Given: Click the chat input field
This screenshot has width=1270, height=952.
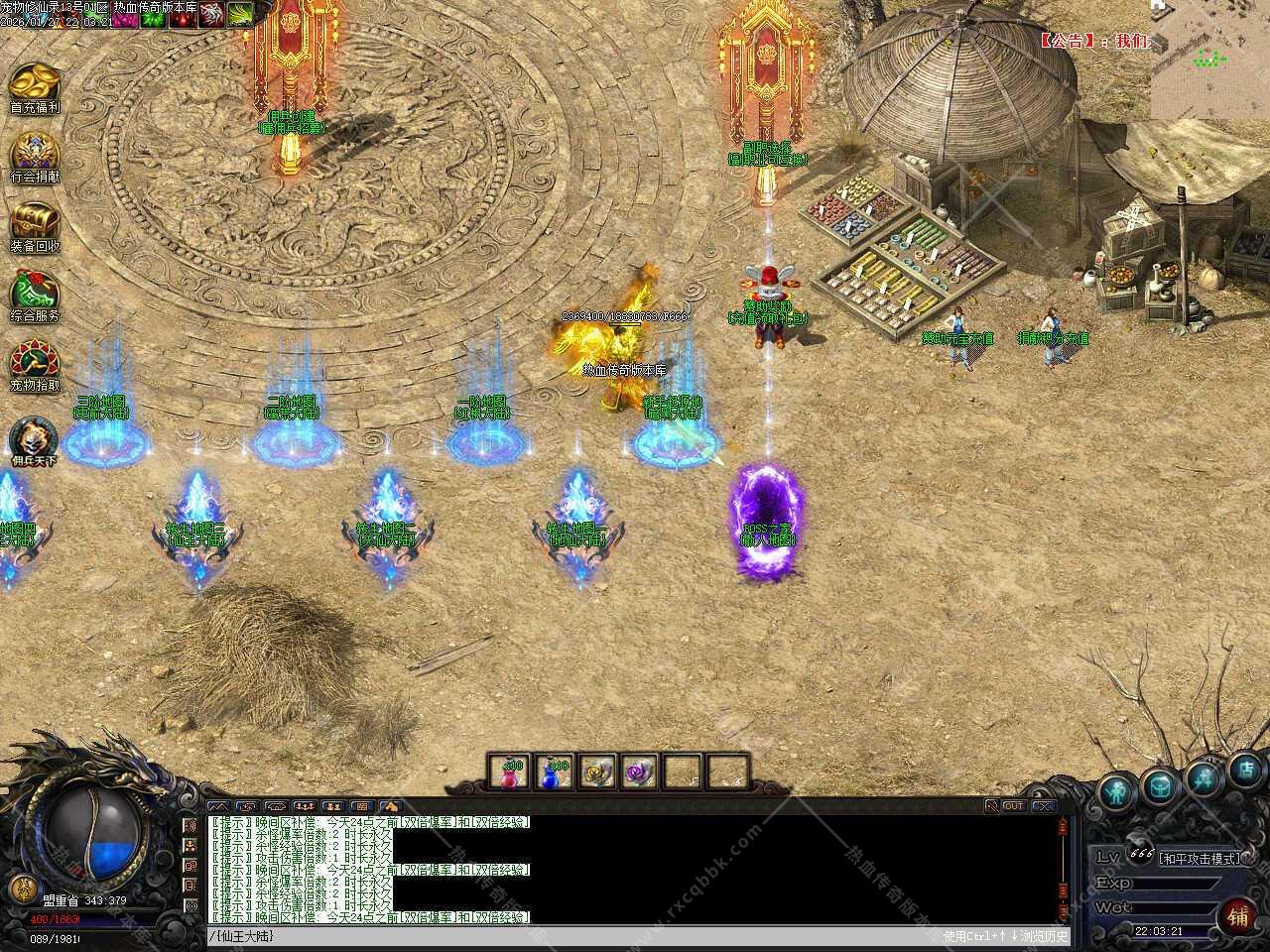Looking at the screenshot, I should click(x=566, y=935).
